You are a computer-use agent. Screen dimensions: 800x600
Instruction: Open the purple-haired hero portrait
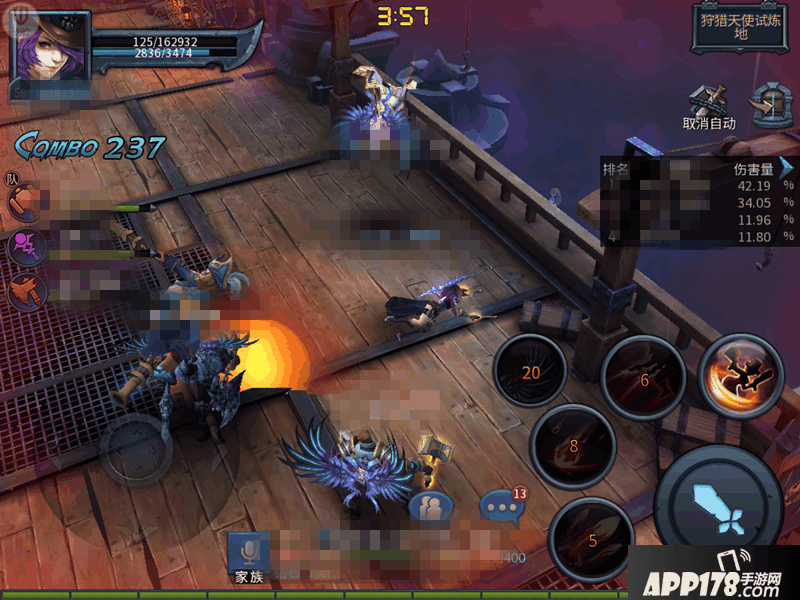(x=50, y=48)
